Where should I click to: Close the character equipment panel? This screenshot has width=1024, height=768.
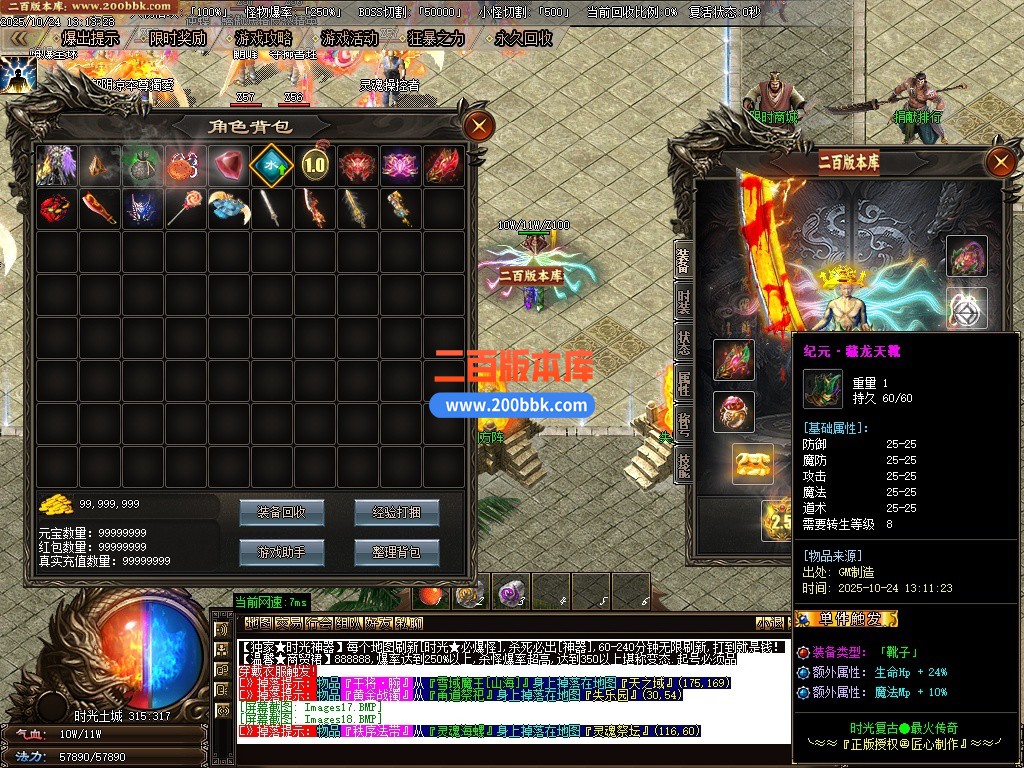pos(1000,162)
